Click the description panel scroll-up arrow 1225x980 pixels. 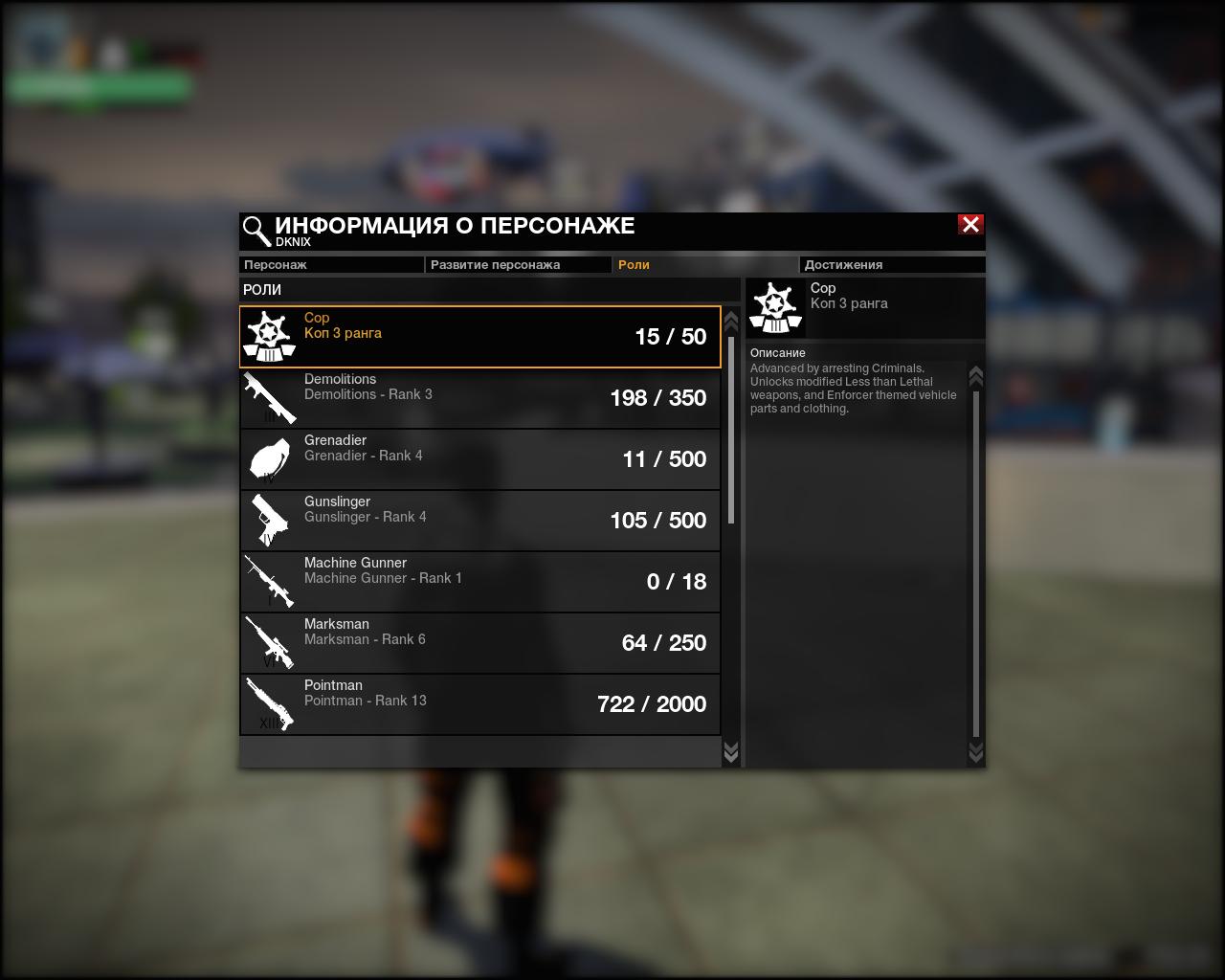(x=976, y=376)
